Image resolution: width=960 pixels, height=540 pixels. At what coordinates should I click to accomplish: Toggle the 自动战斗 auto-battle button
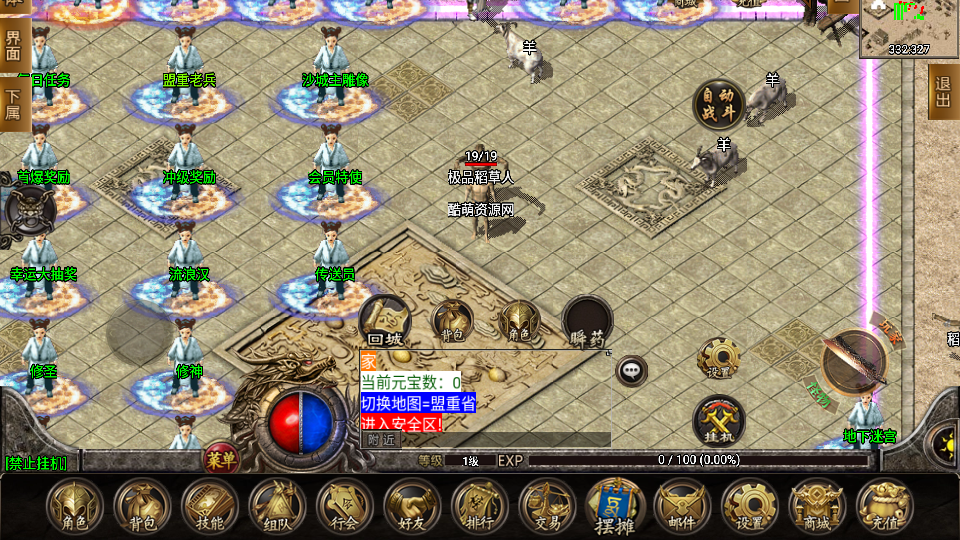point(719,105)
